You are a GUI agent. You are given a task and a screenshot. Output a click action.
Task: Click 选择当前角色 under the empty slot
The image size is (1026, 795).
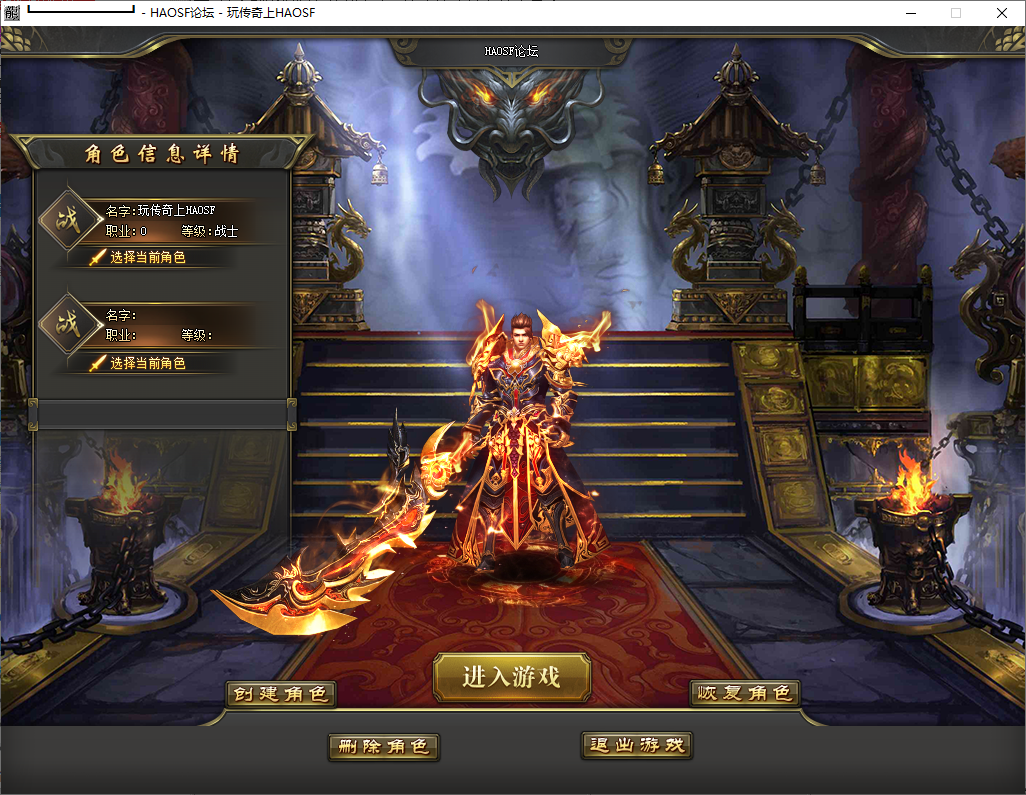coord(147,364)
